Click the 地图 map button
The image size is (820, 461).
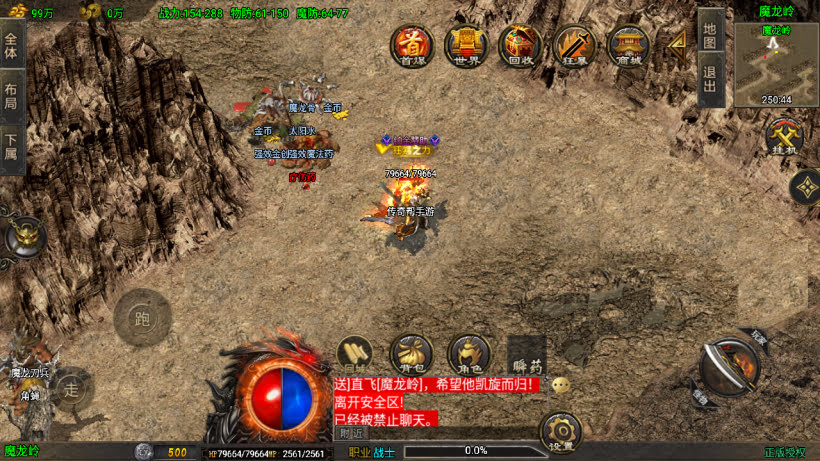coord(710,35)
